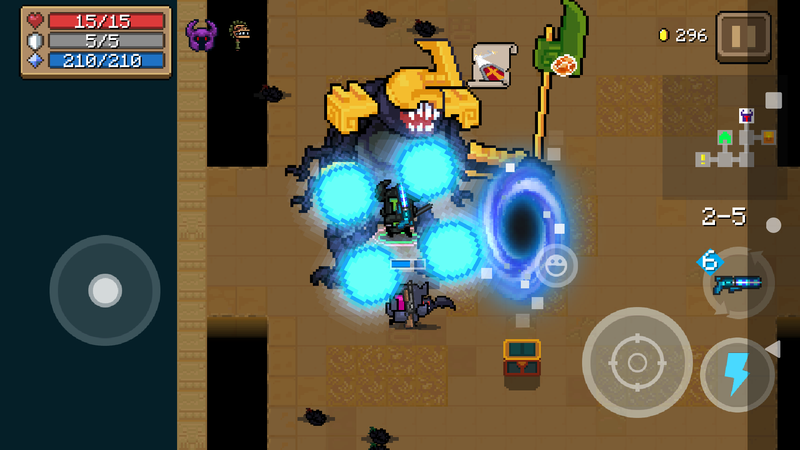Pause the game with the top-right button
Image resolution: width=800 pixels, height=450 pixels.
point(743,37)
